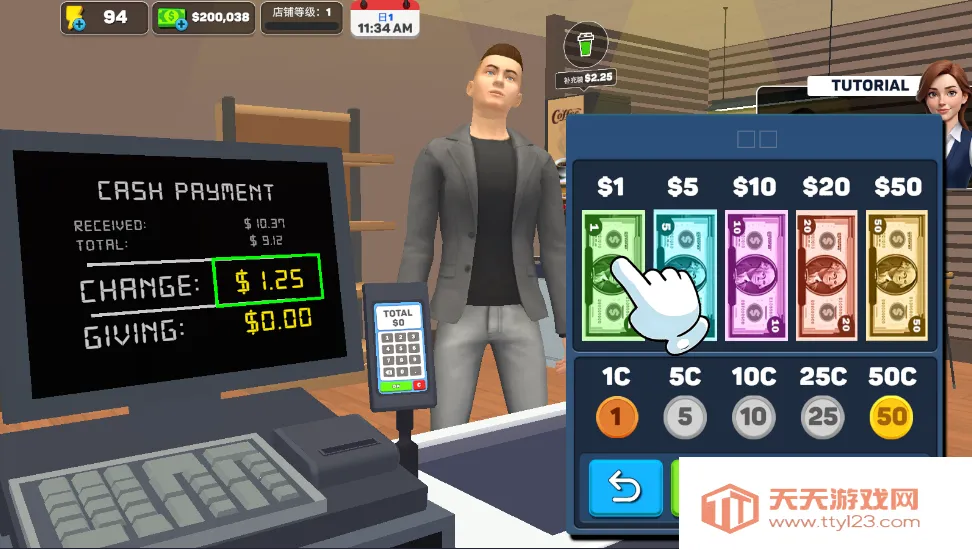Pick the 10C coin
This screenshot has height=550, width=972.
(754, 415)
